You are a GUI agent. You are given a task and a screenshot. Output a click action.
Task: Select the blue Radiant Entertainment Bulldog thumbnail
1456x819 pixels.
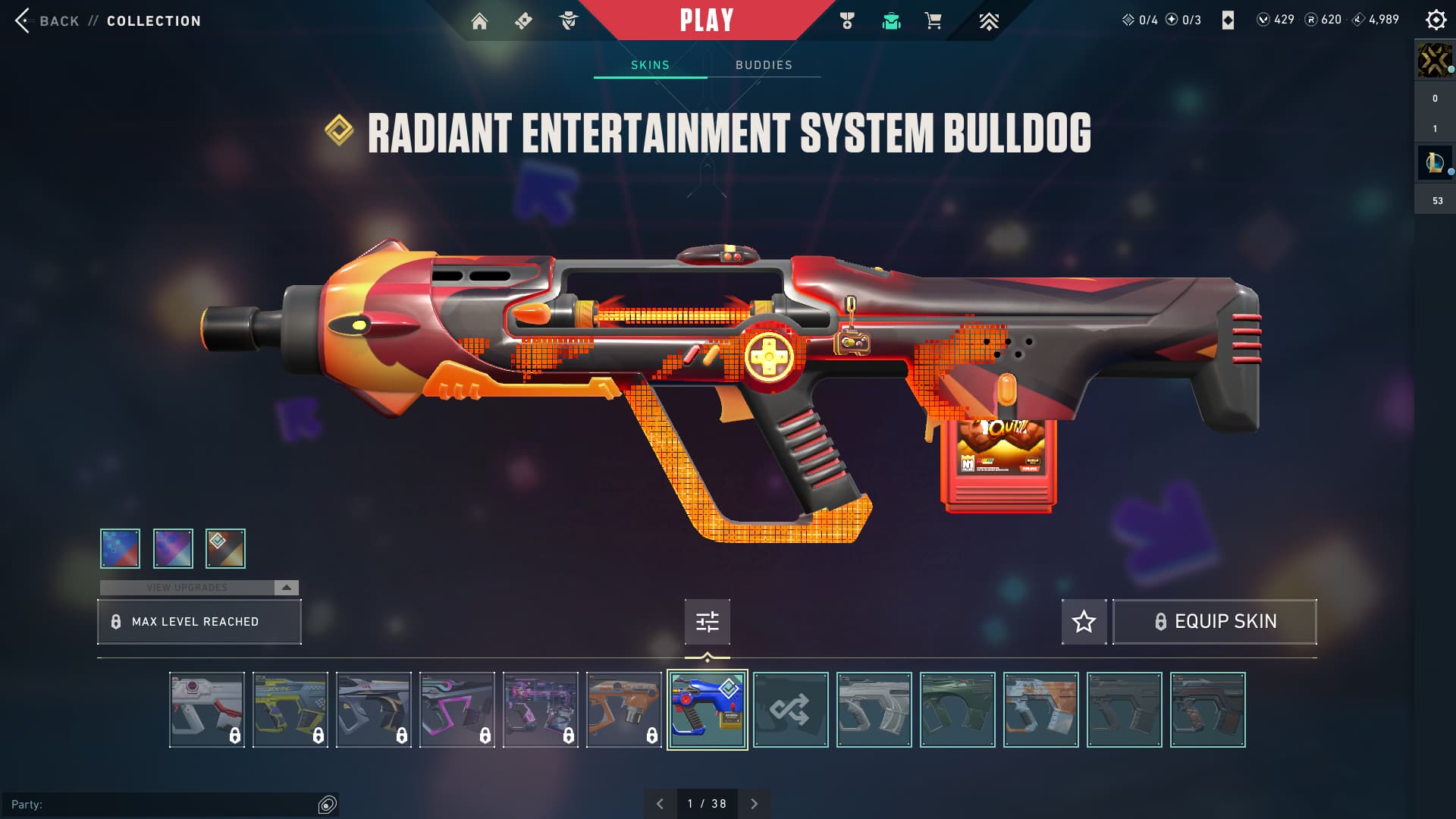coord(707,710)
